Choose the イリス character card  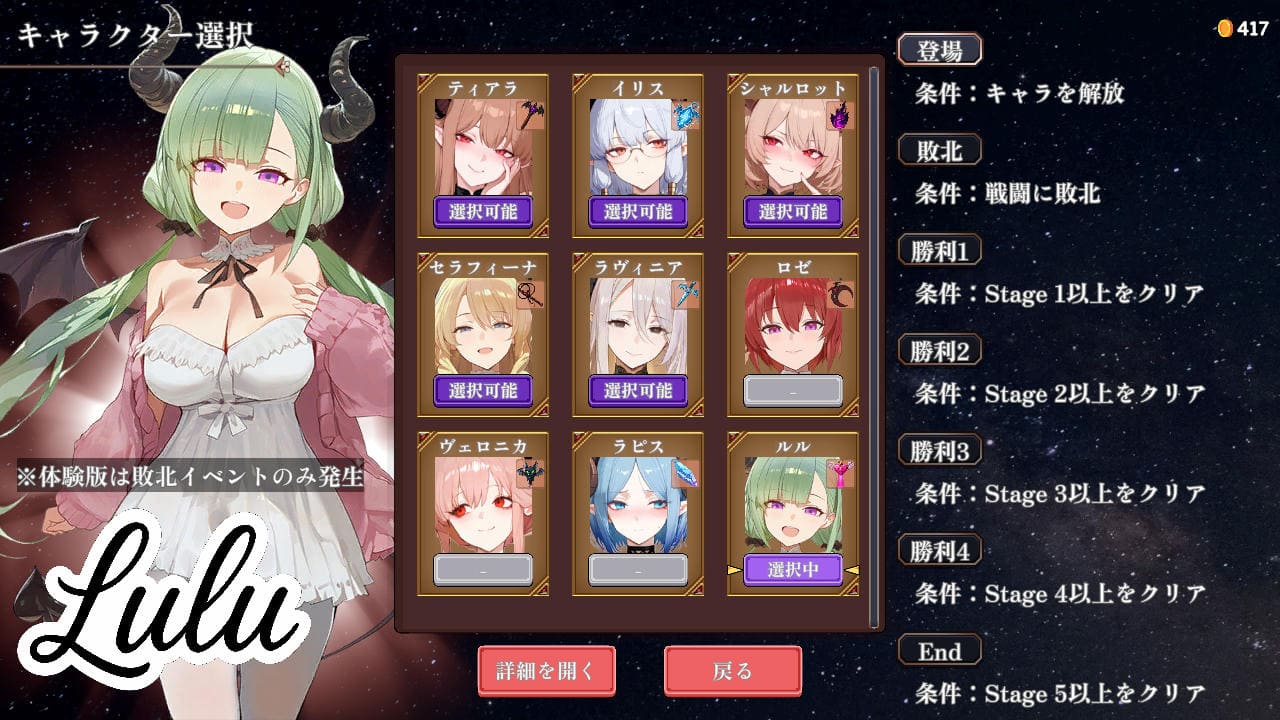pos(637,155)
